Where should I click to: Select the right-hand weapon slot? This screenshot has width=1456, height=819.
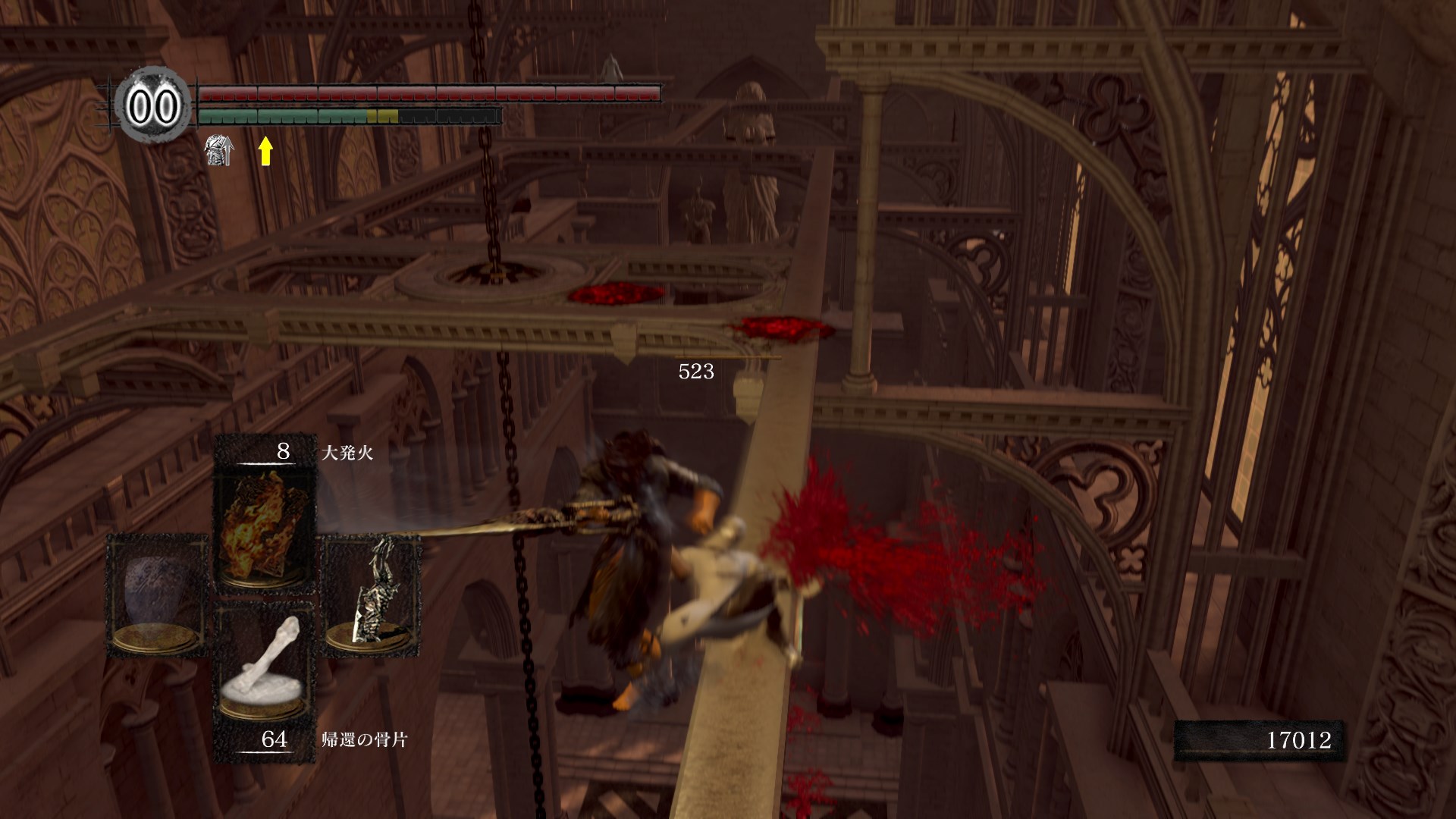[x=372, y=594]
